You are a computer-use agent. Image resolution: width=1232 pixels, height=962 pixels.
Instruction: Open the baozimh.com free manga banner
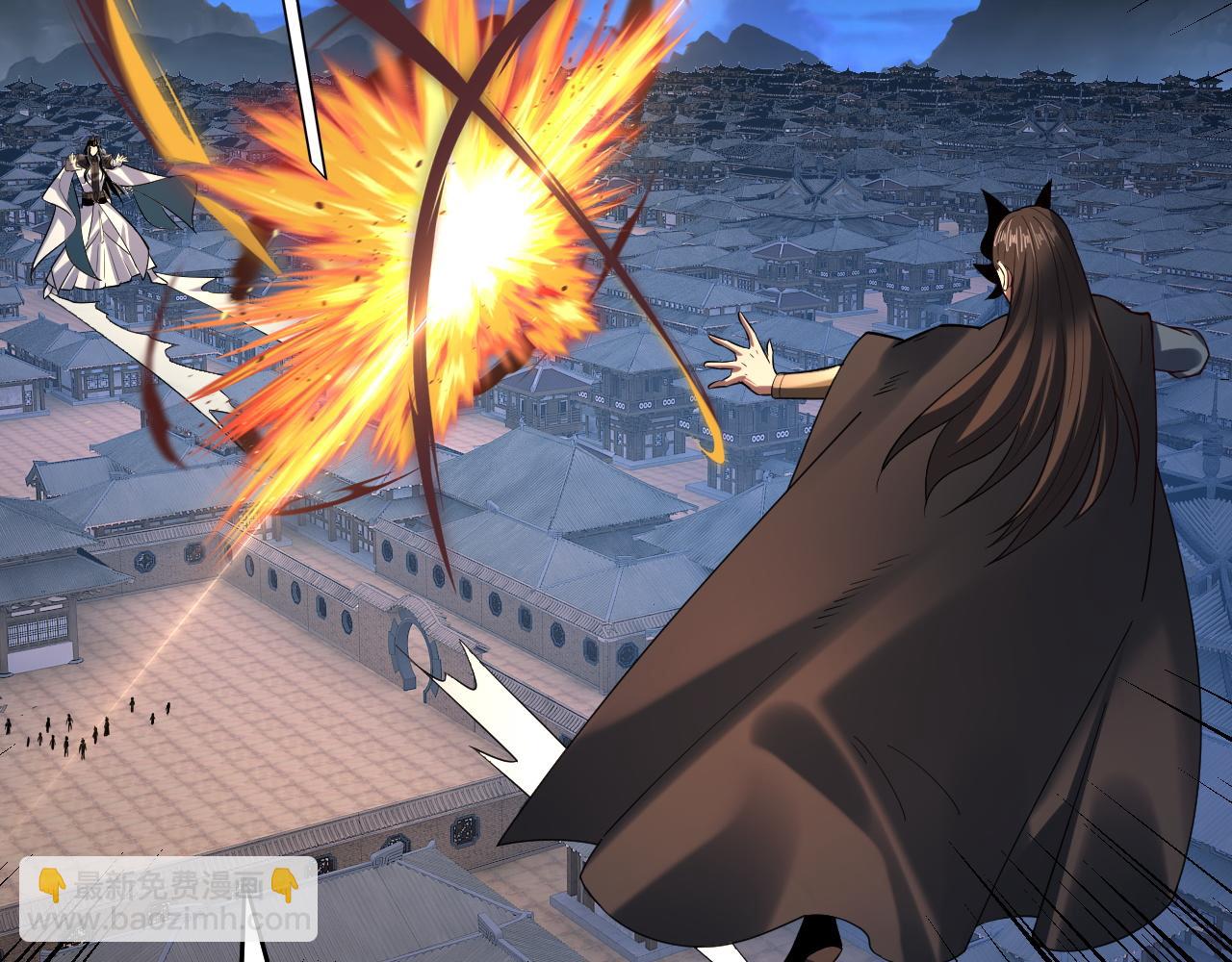(168, 899)
